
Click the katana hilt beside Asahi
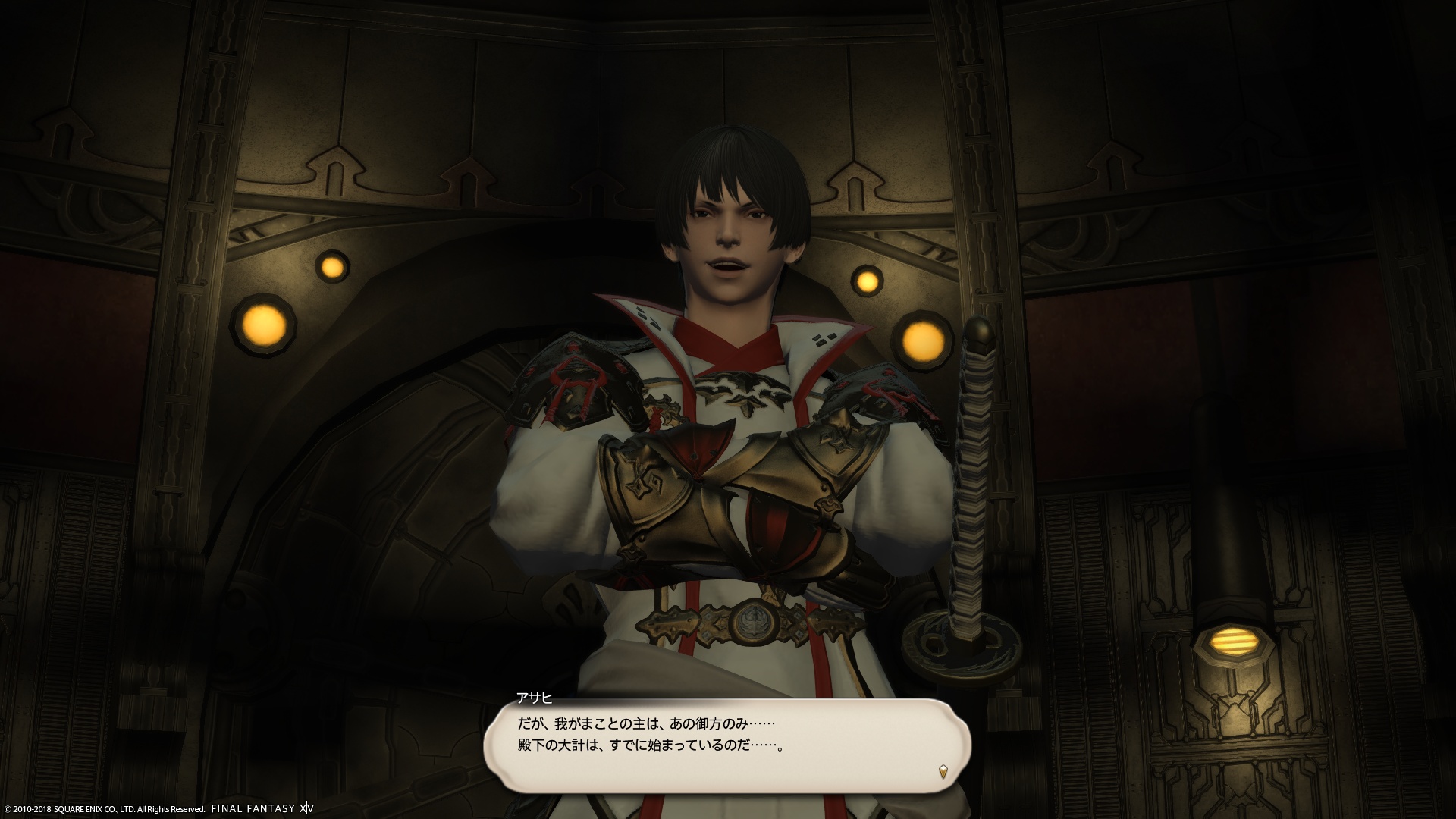click(974, 470)
